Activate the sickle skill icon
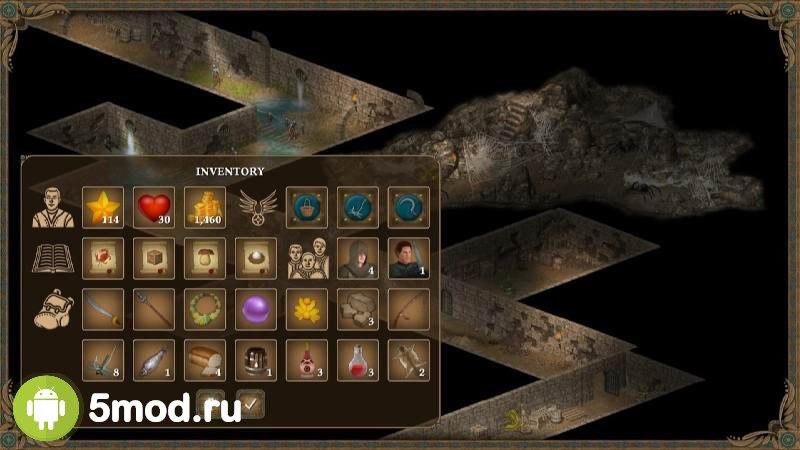This screenshot has width=800, height=450. click(x=409, y=207)
